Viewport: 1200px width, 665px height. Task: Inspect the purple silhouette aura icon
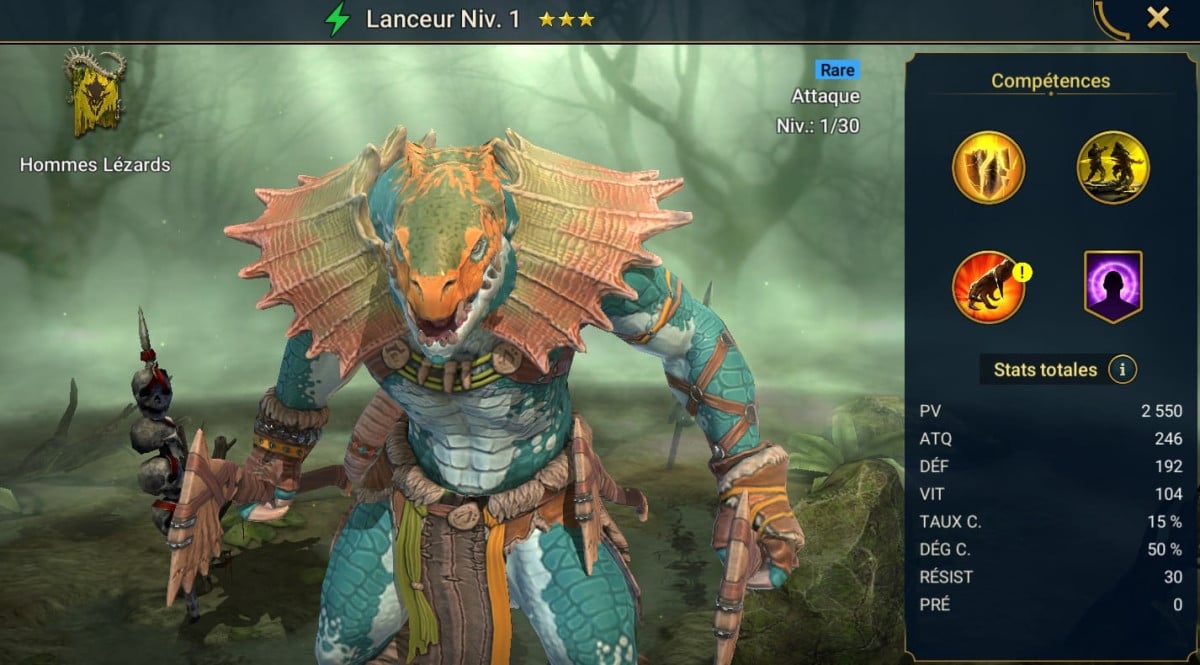(x=1113, y=287)
